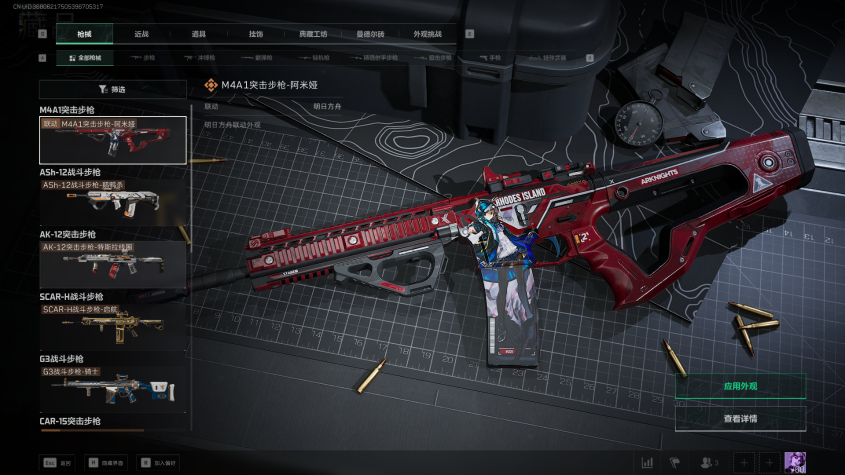Viewport: 845px width, 475px height.
Task: Select the 挂饰 charms tab
Action: point(256,34)
